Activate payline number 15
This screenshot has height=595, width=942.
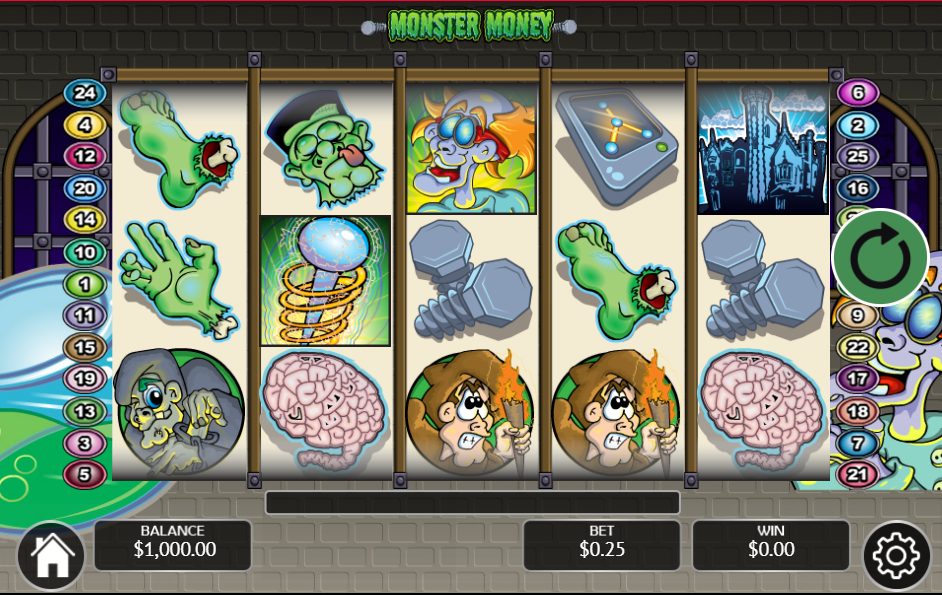(85, 347)
